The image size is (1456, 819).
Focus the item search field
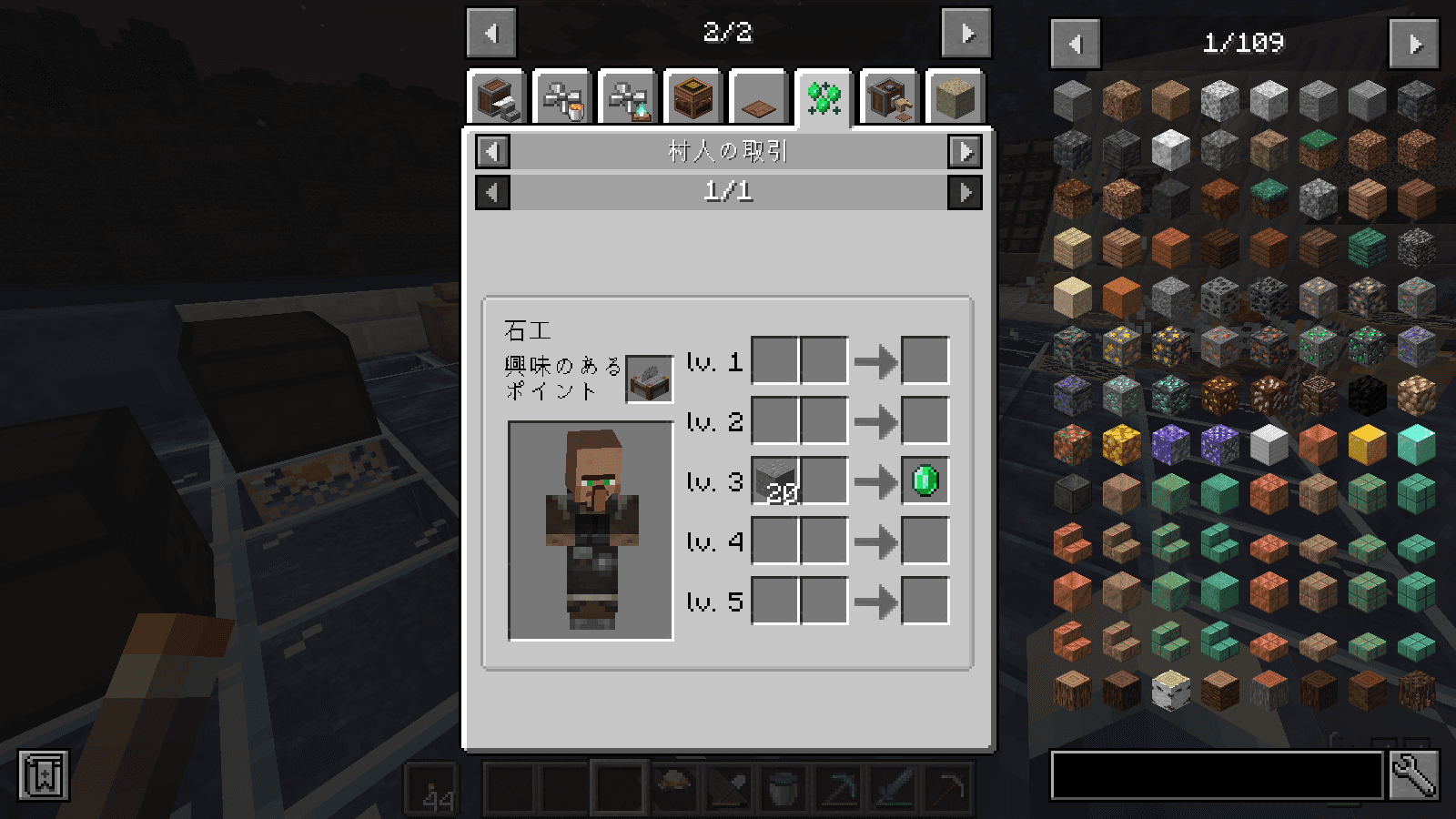pyautogui.click(x=1217, y=775)
